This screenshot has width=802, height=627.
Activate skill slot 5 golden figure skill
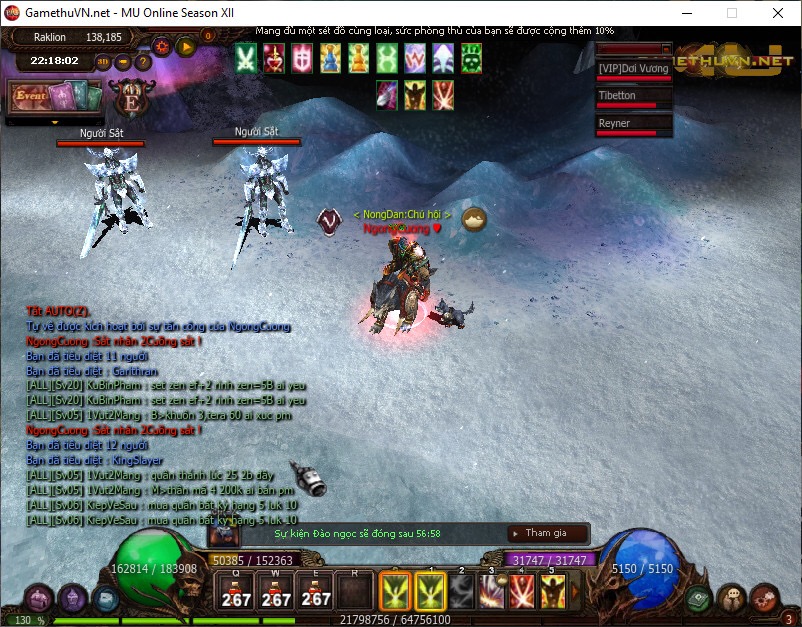[x=552, y=591]
